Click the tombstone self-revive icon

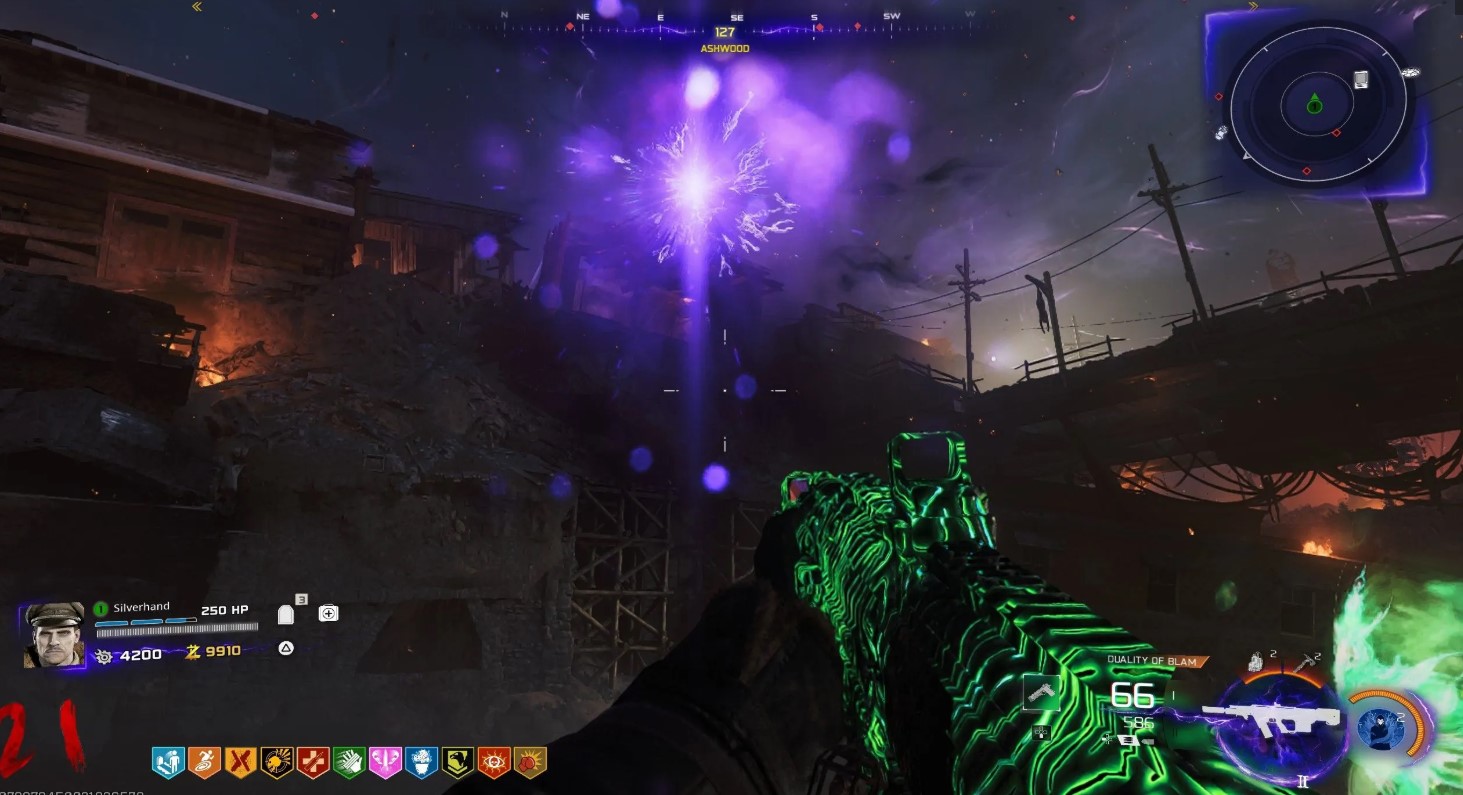pyautogui.click(x=286, y=614)
